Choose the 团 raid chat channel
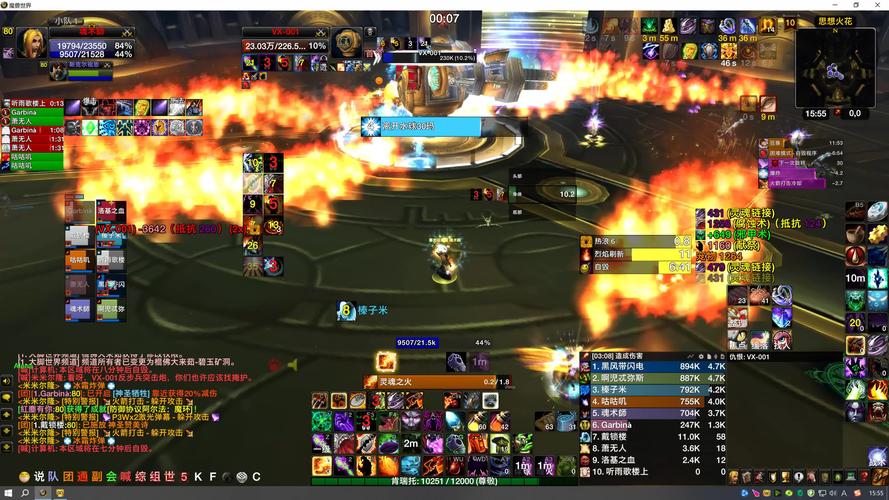The height and width of the screenshot is (500, 889). pyautogui.click(x=68, y=477)
